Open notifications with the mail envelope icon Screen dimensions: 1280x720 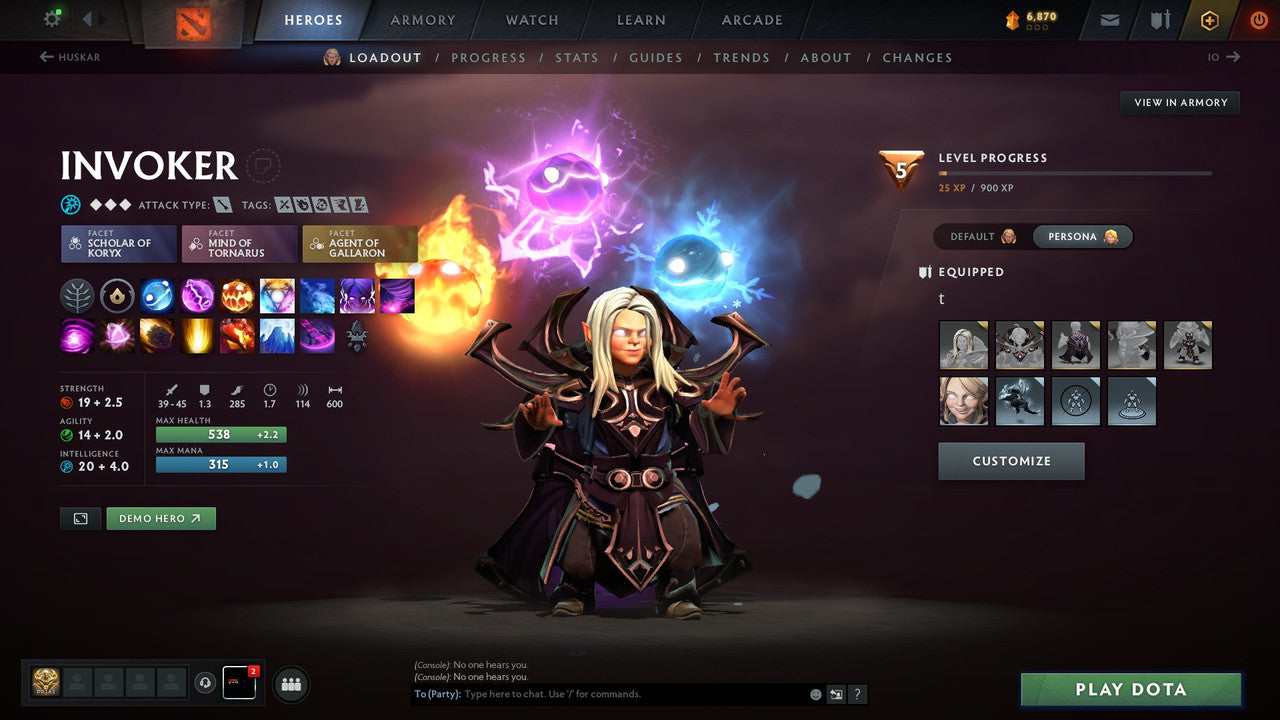(1108, 19)
